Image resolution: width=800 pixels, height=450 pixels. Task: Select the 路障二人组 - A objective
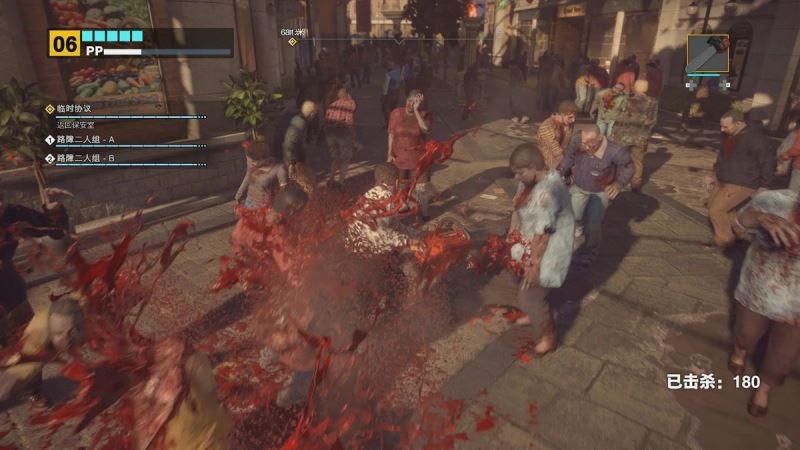[84, 139]
